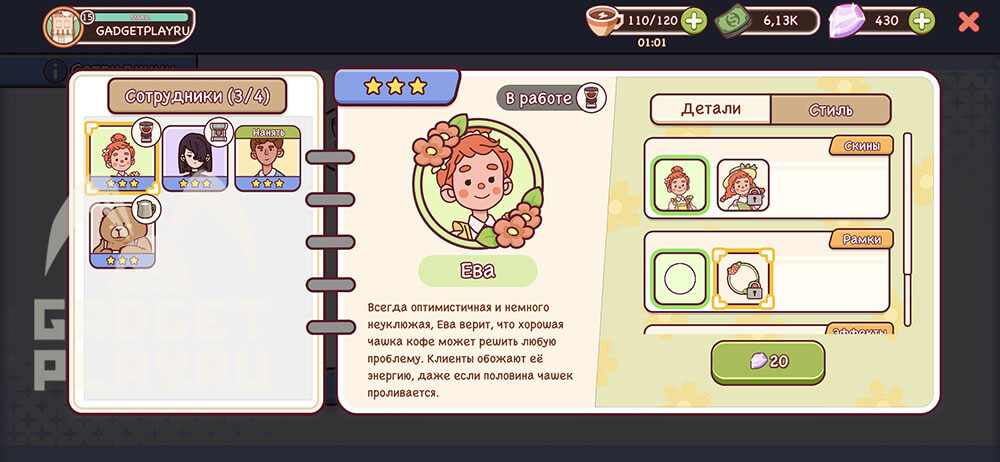Buy the item for 20 gems

[768, 362]
